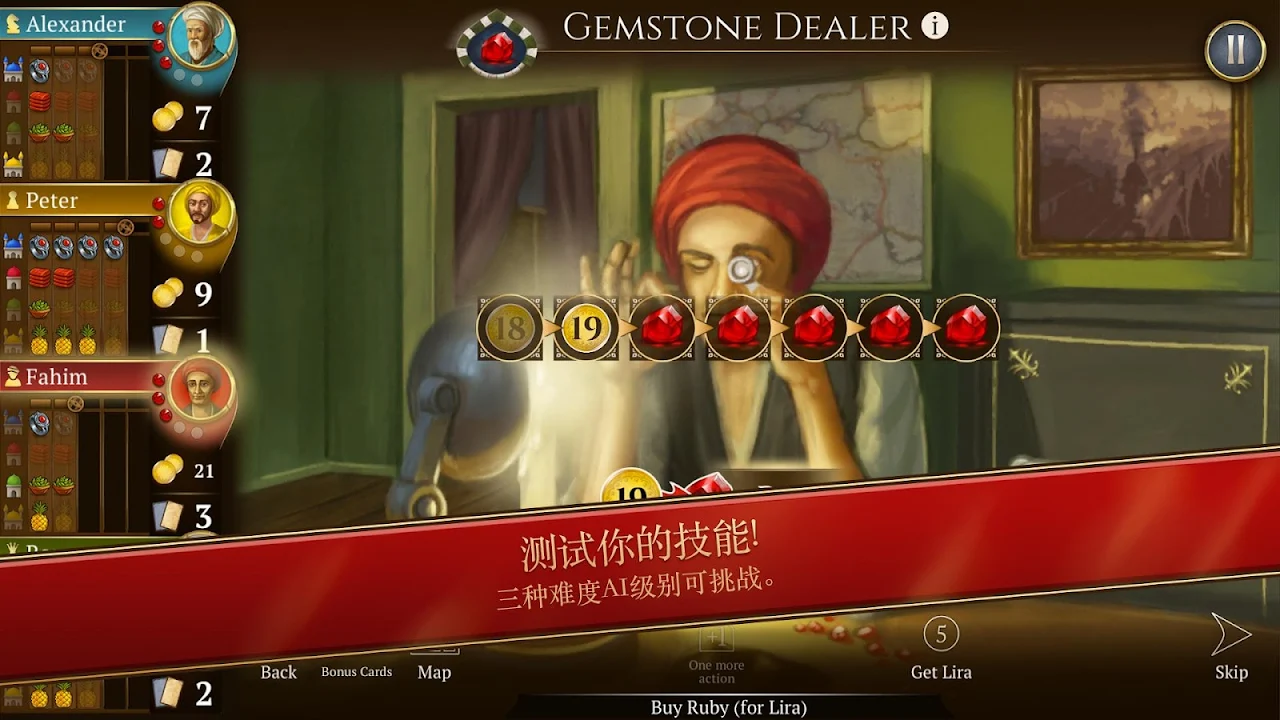Choose the One more action option
The image size is (1280, 720).
[716, 656]
